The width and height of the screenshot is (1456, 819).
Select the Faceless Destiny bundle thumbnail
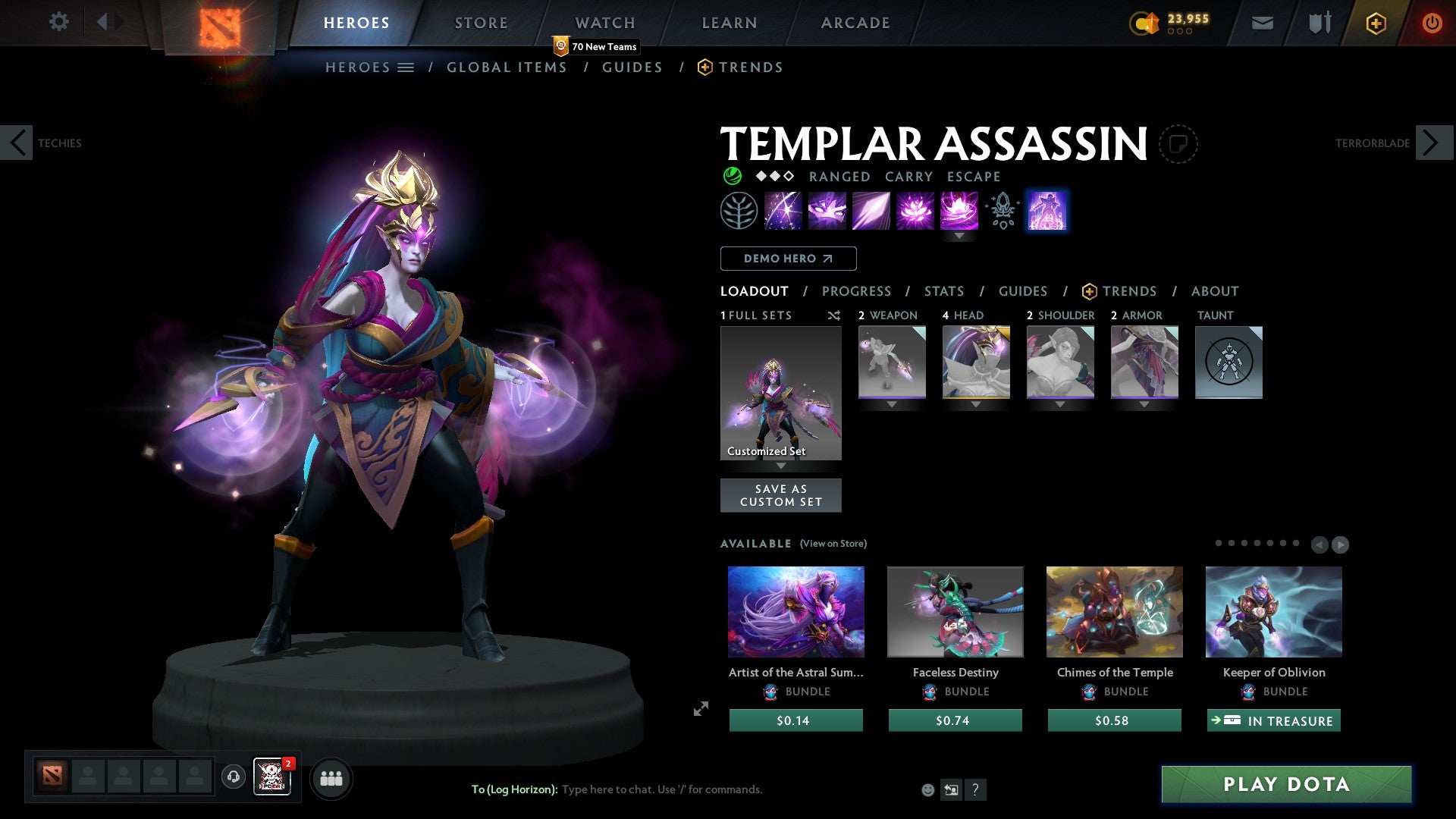pos(955,611)
